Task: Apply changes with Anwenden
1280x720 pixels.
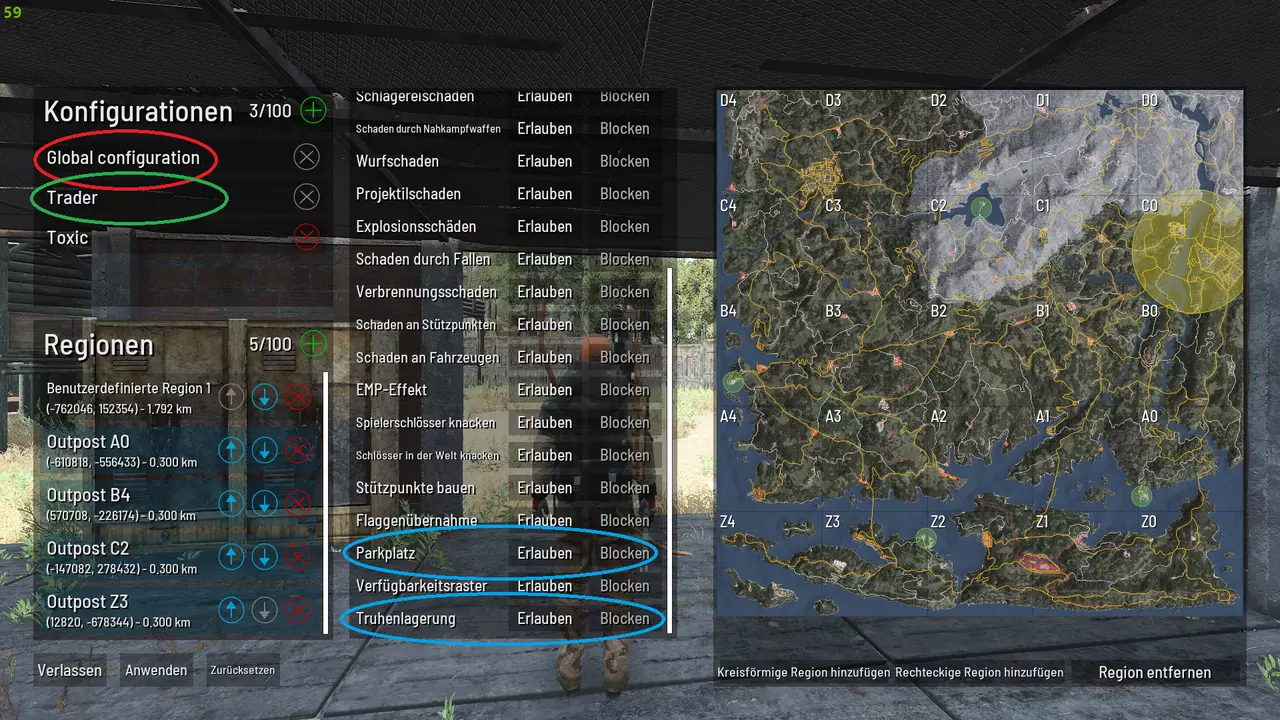Action: click(156, 671)
